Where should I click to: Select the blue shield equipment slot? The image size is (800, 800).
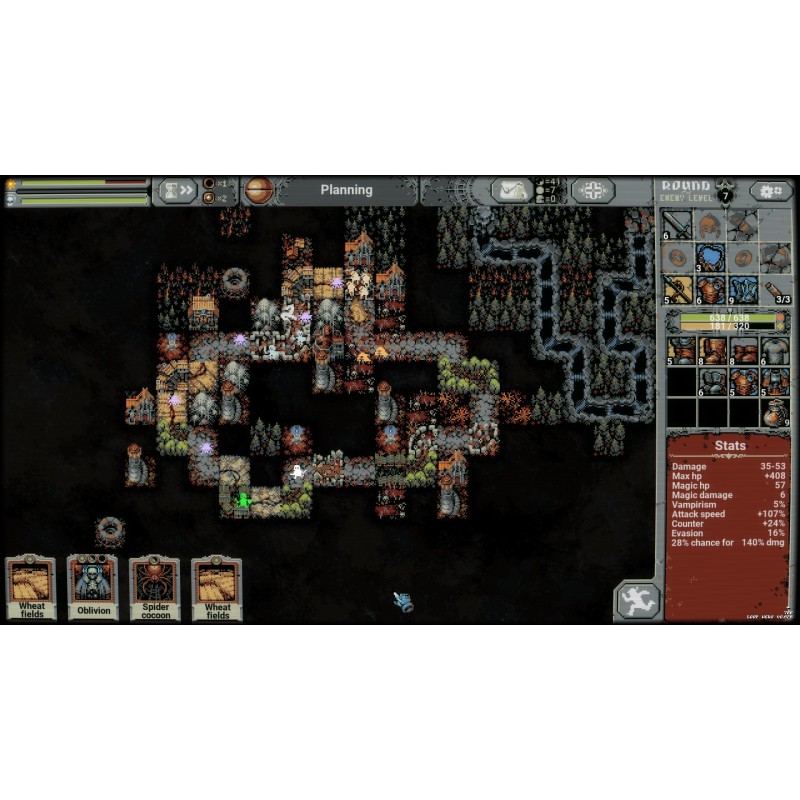(x=711, y=257)
